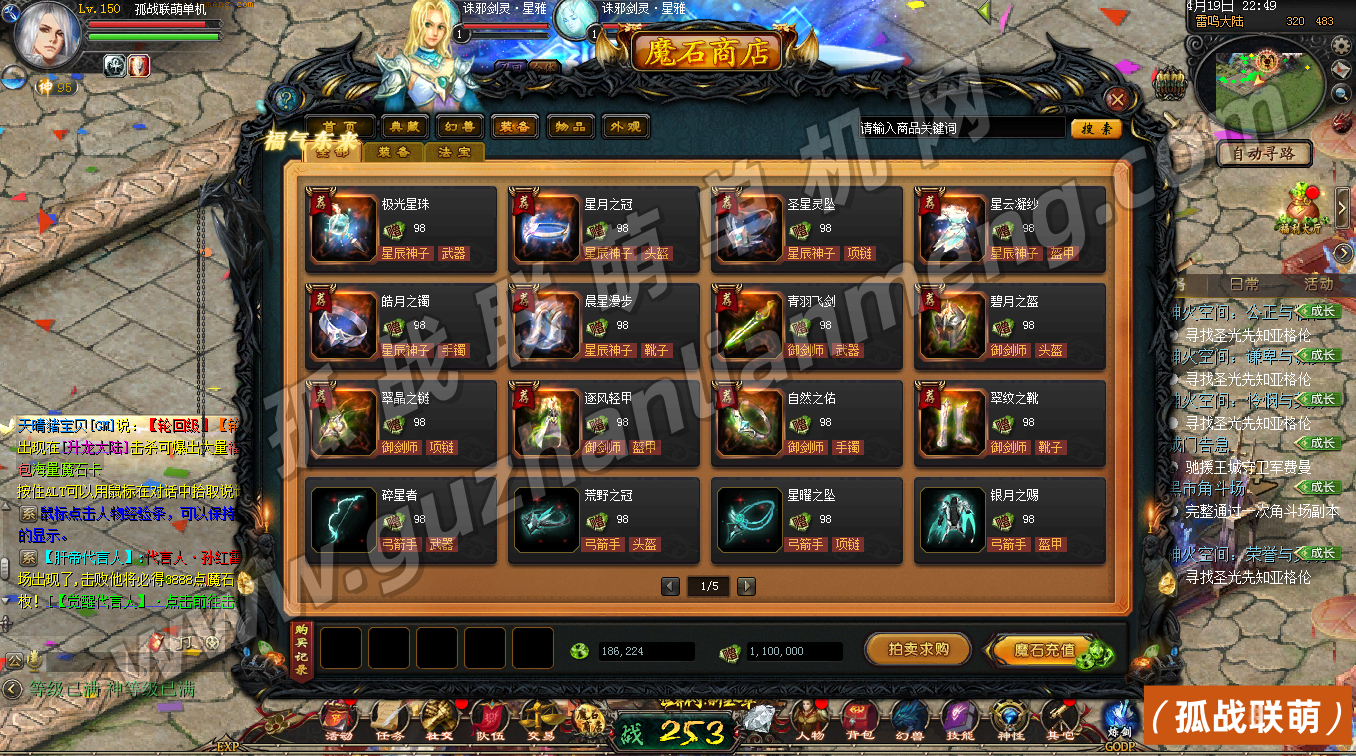The height and width of the screenshot is (756, 1356).
Task: Switch to the 外观 shop category
Action: pos(625,127)
